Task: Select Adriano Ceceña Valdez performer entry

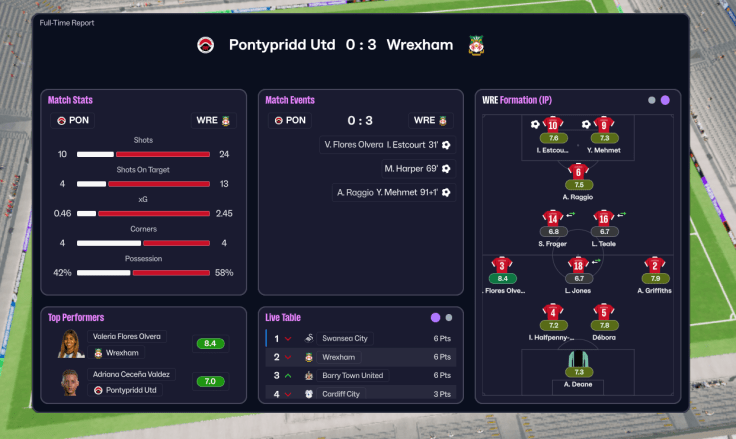Action: pyautogui.click(x=131, y=375)
